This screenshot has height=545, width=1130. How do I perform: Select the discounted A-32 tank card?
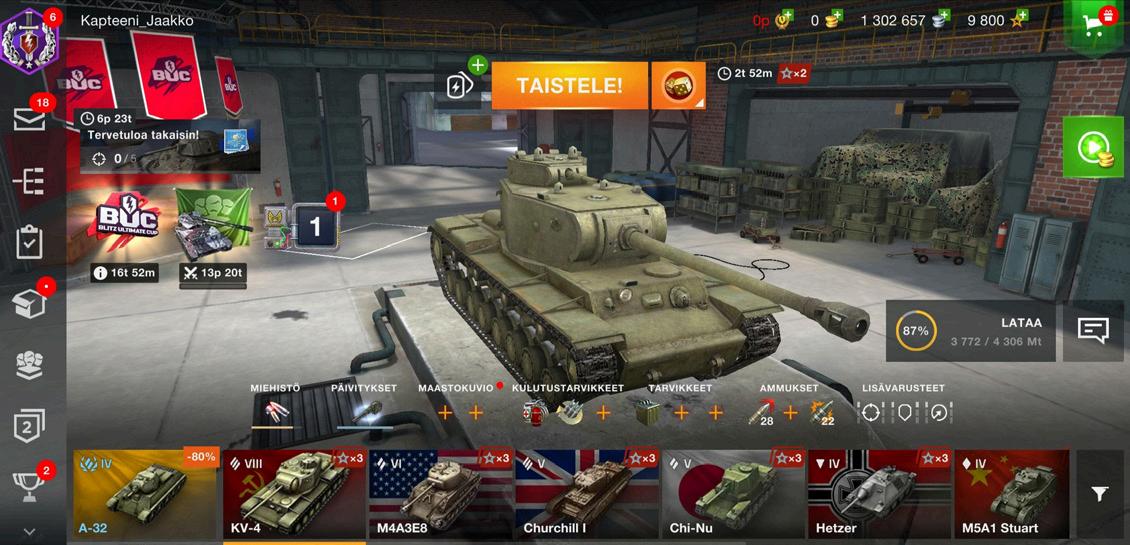146,494
